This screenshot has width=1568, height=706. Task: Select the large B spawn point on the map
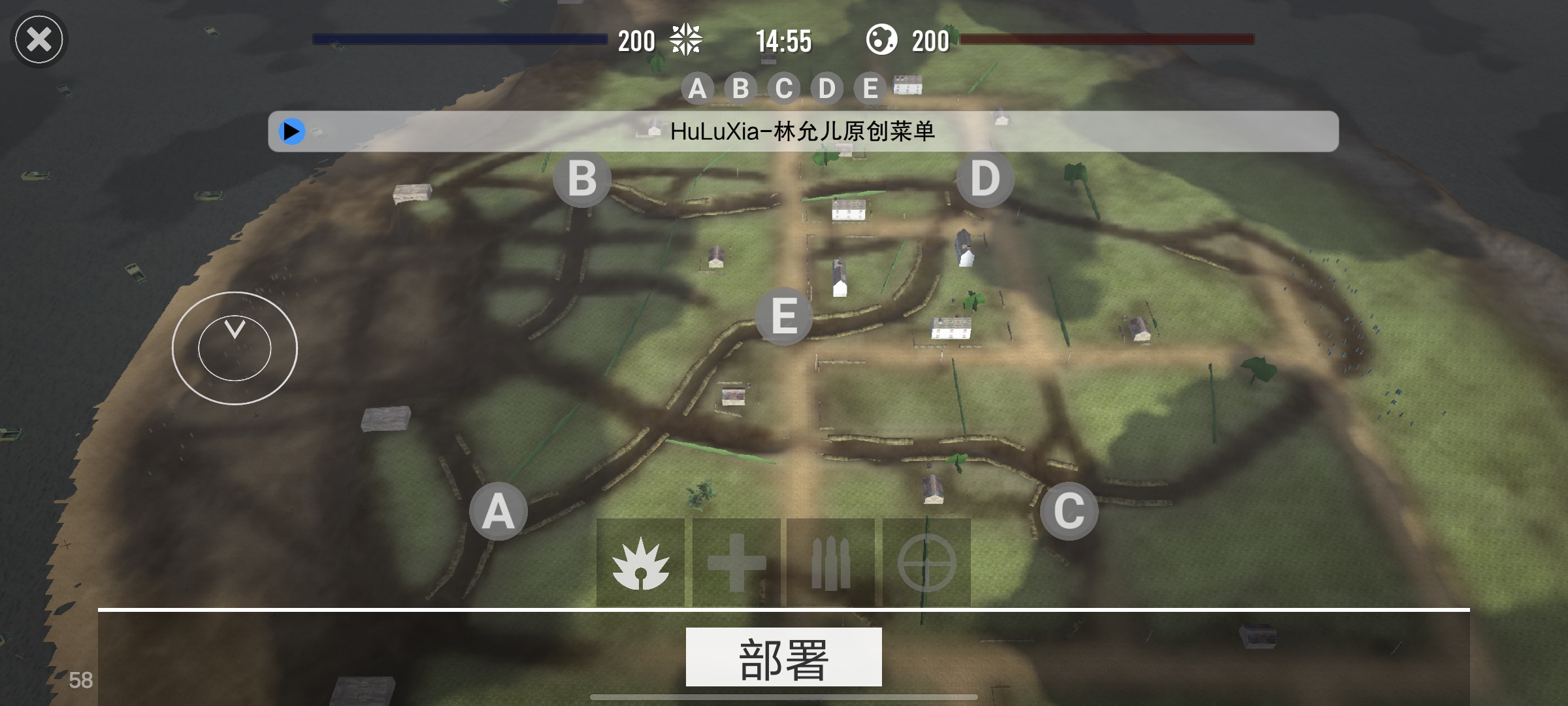click(x=582, y=178)
